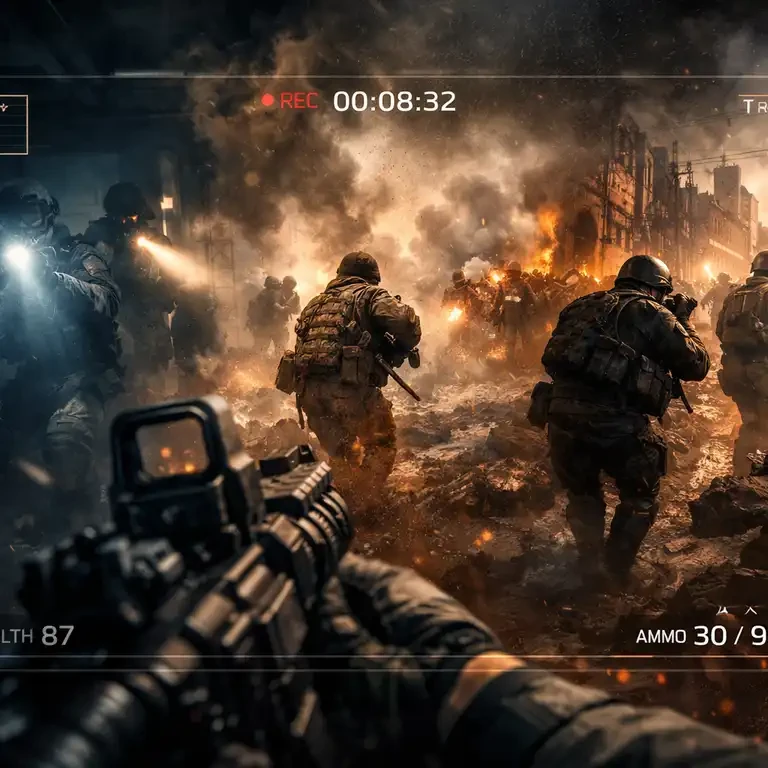The image size is (768, 768).
Task: Open the framed minimap panel with the arrow marker
Action: [x=12, y=124]
